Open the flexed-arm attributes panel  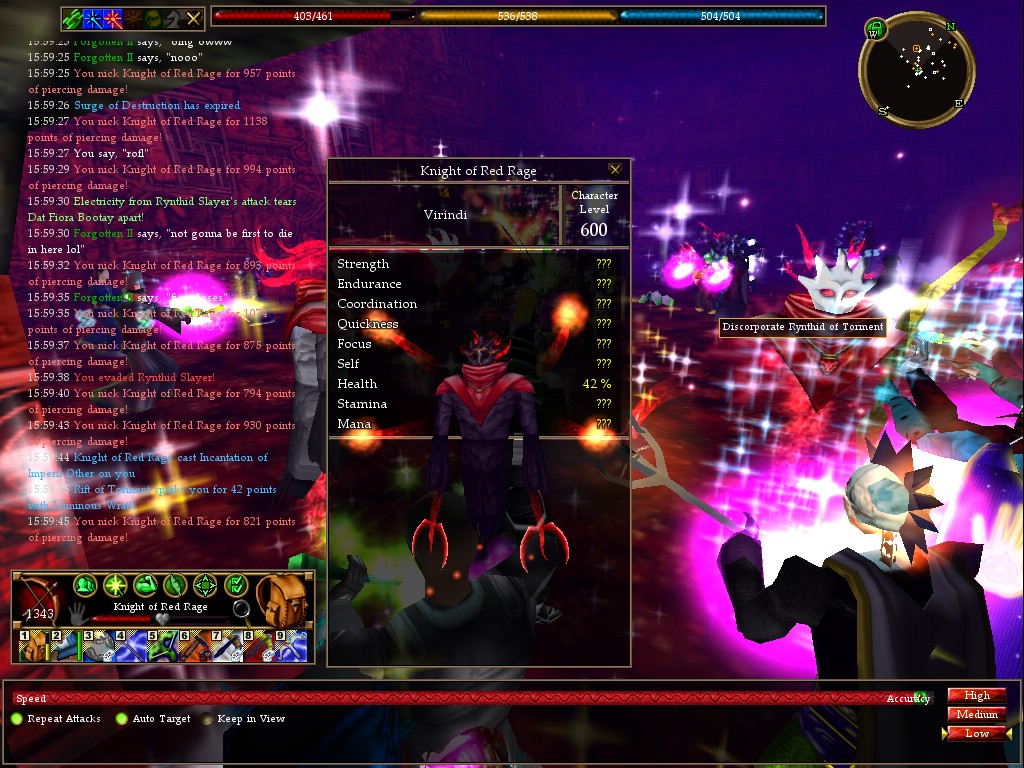[145, 585]
